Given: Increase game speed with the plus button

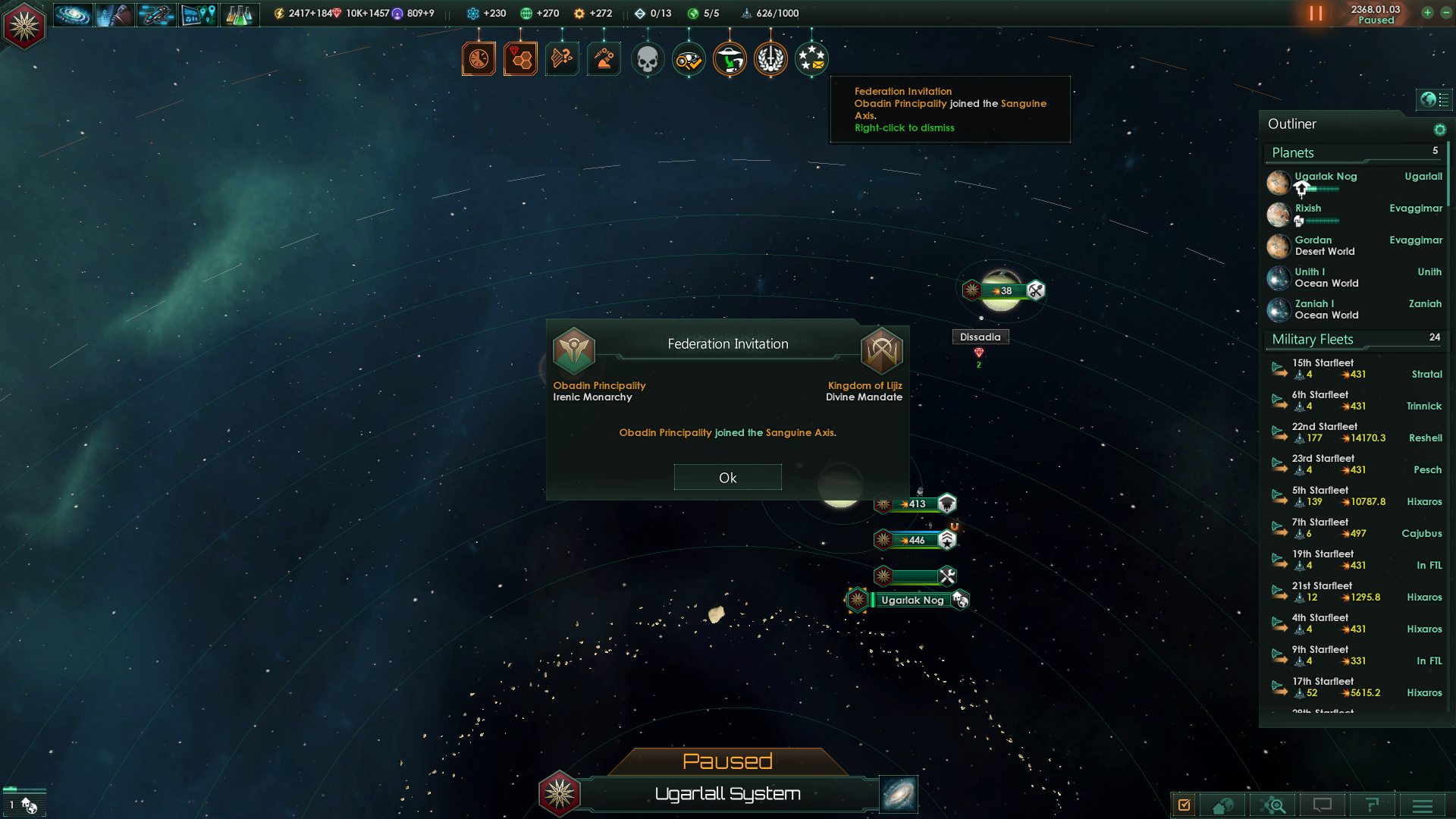Looking at the screenshot, I should coord(1427,13).
